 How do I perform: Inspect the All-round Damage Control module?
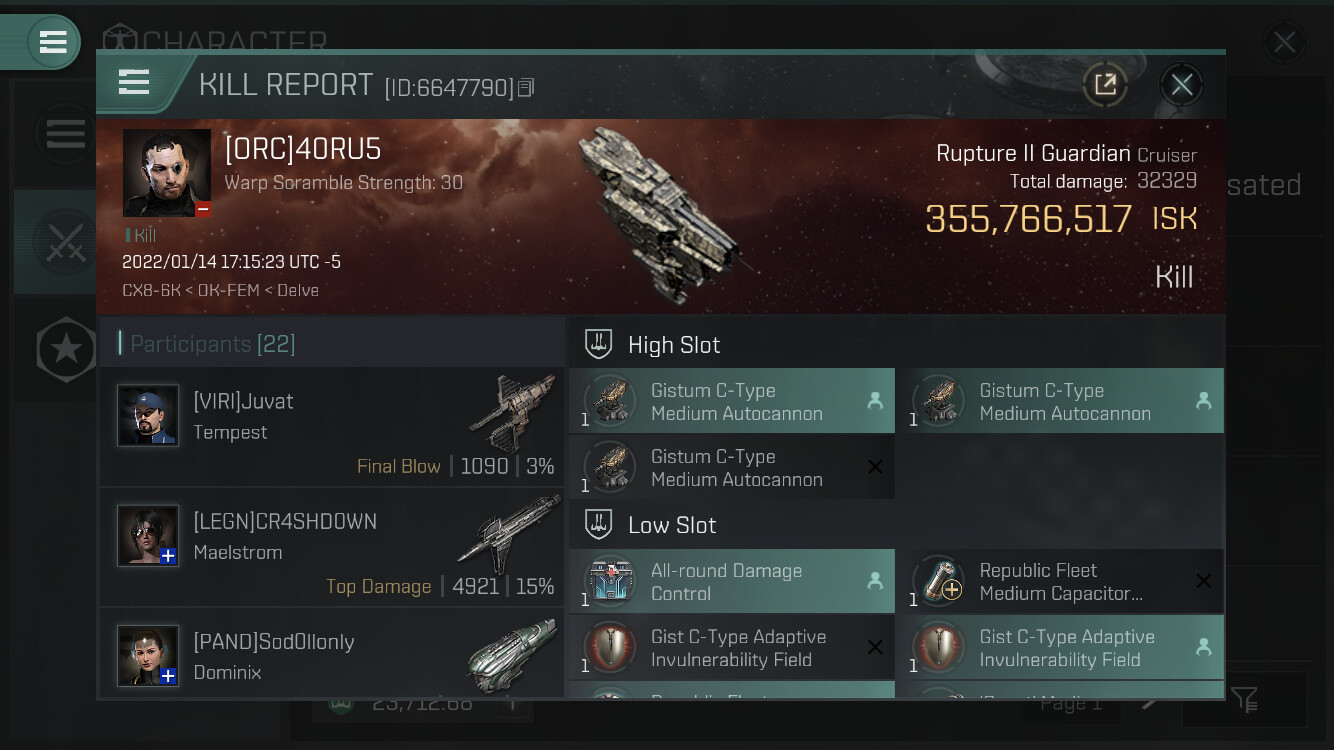[x=732, y=582]
